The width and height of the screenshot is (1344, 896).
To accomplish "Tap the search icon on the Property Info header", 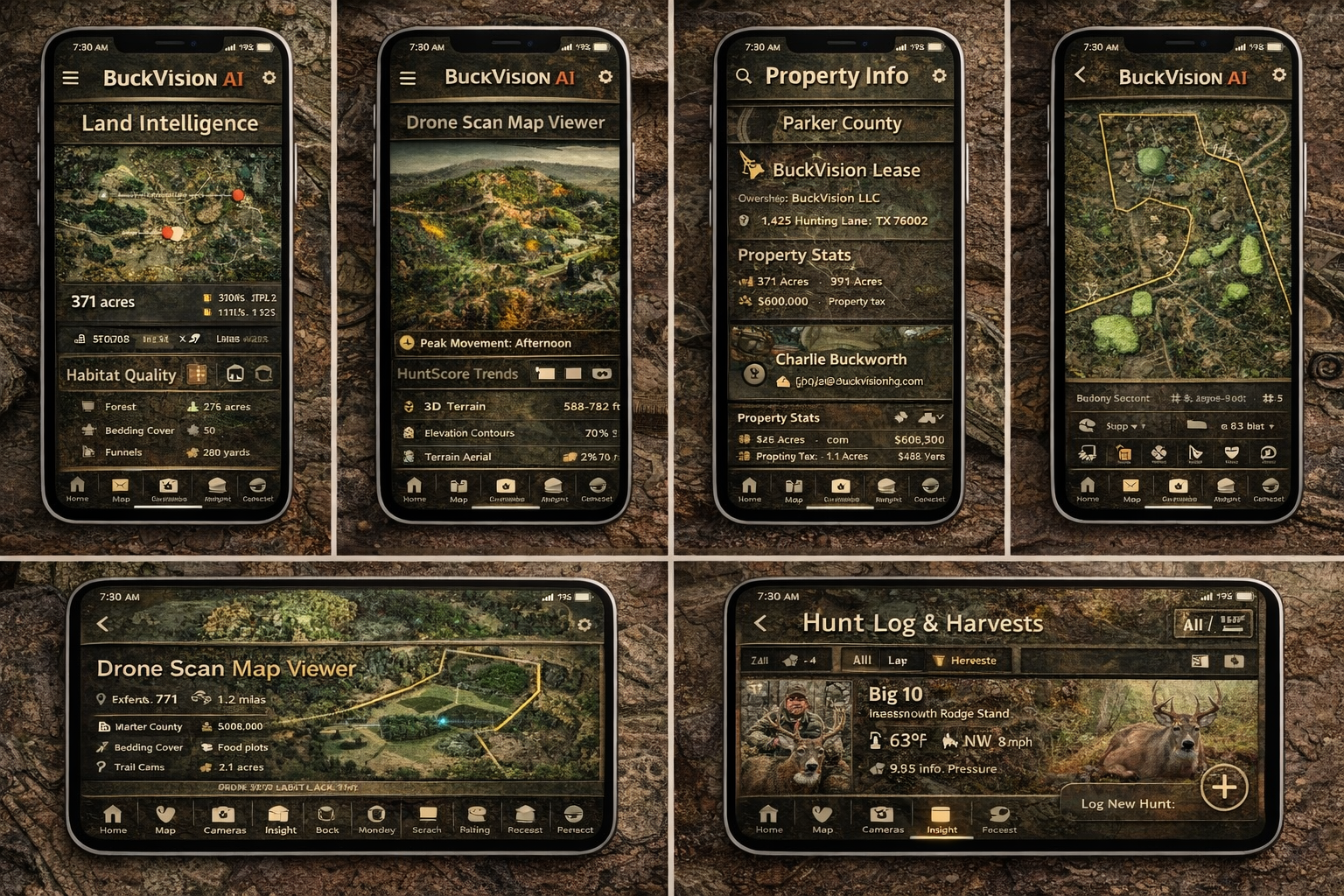I will [x=743, y=76].
